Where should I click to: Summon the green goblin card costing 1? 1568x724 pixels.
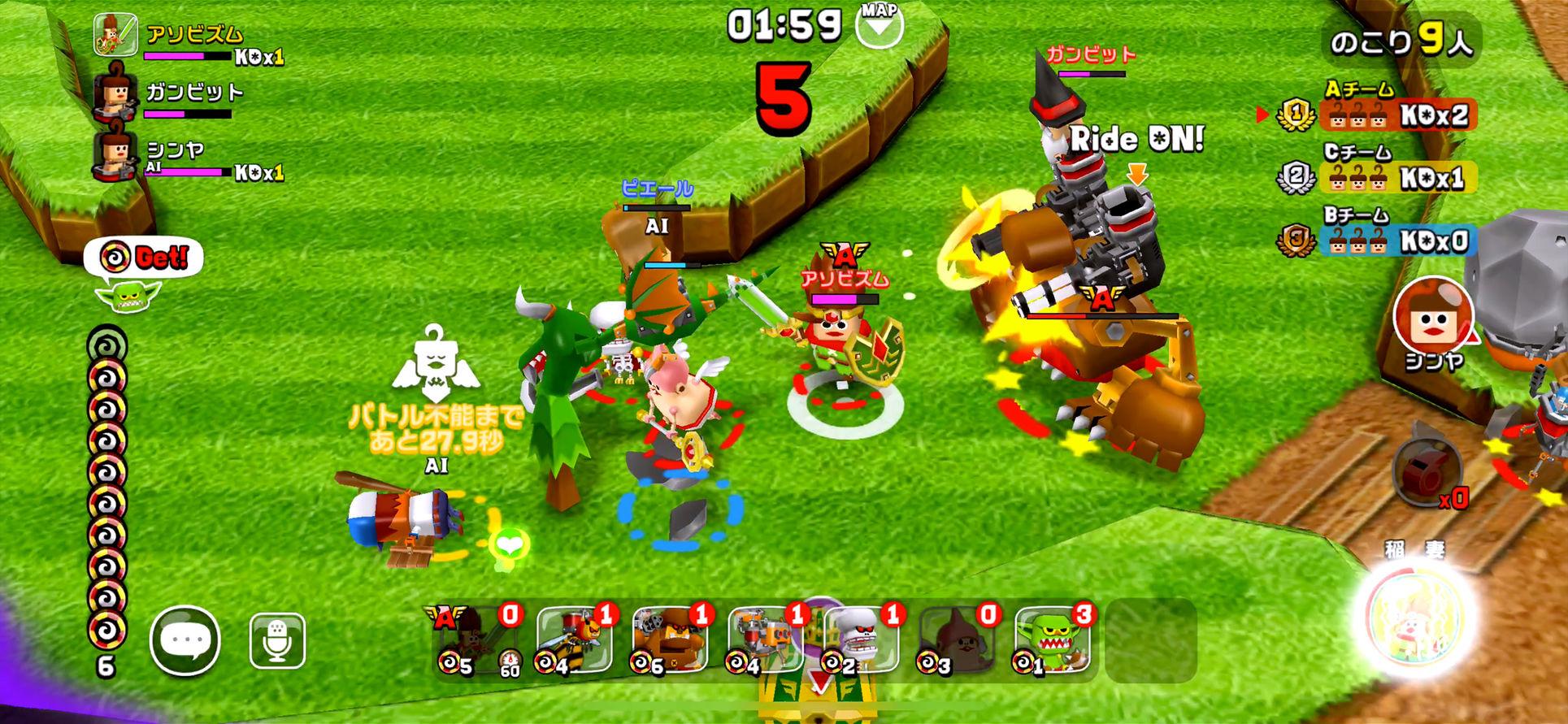click(1053, 640)
